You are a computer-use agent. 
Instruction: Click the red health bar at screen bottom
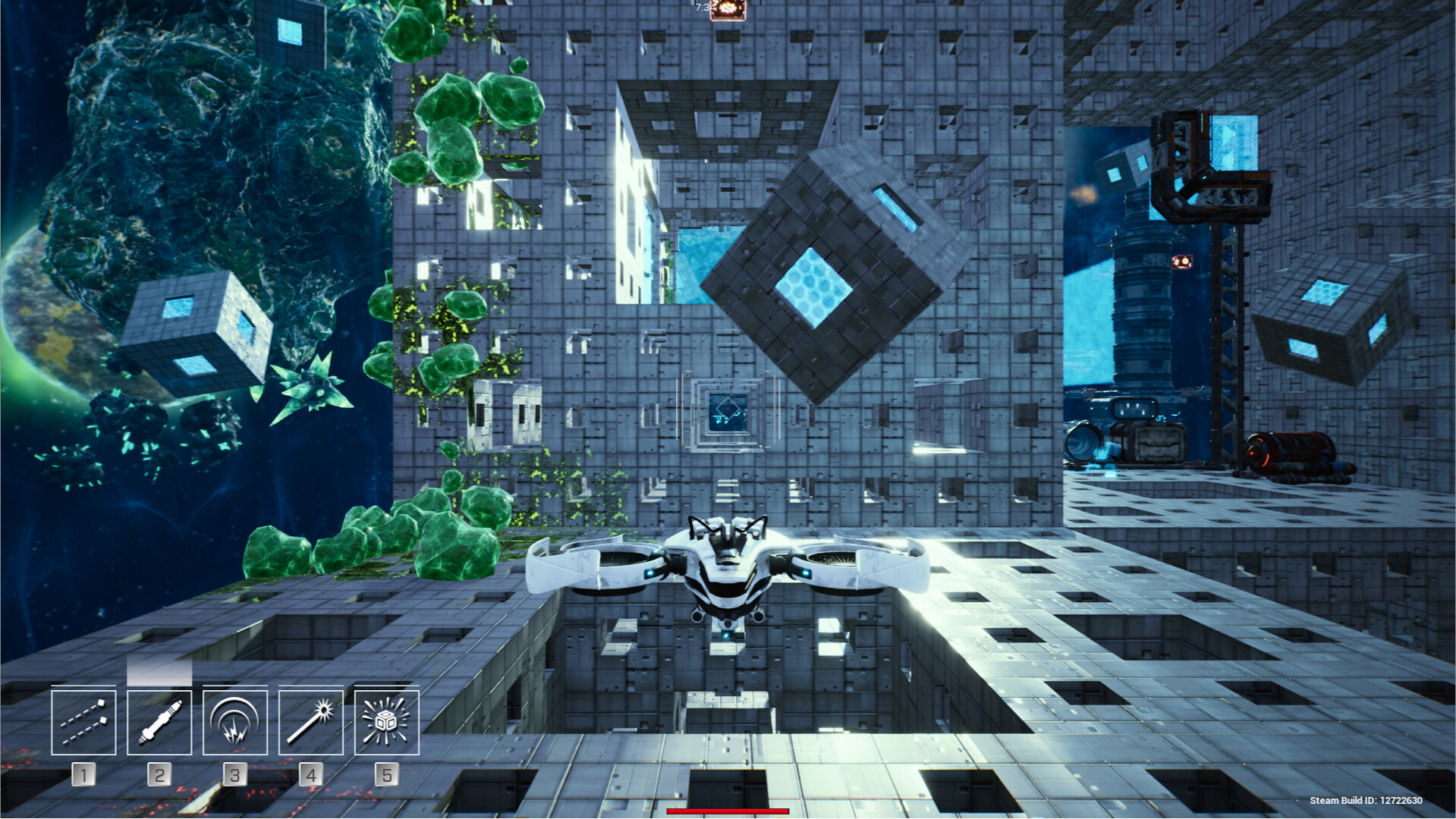(727, 811)
